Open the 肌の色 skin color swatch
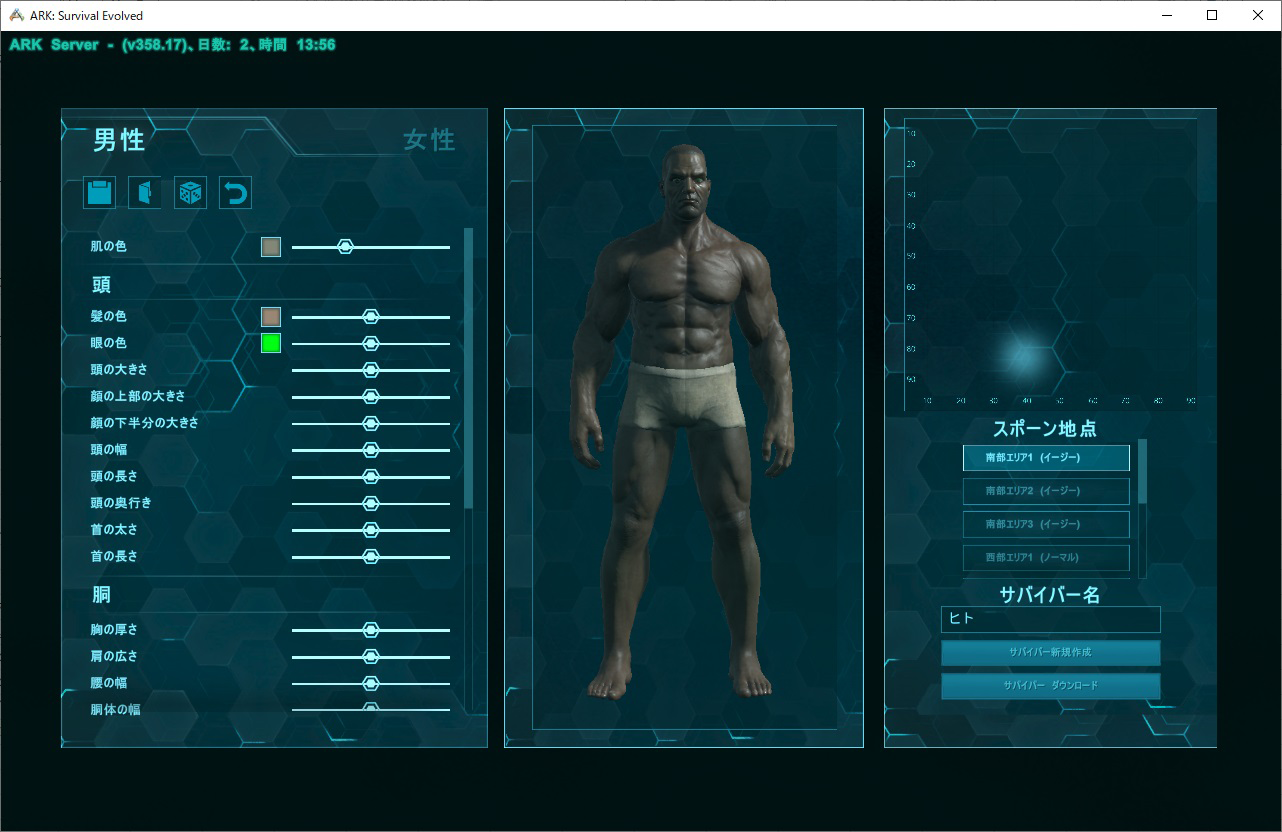 270,247
